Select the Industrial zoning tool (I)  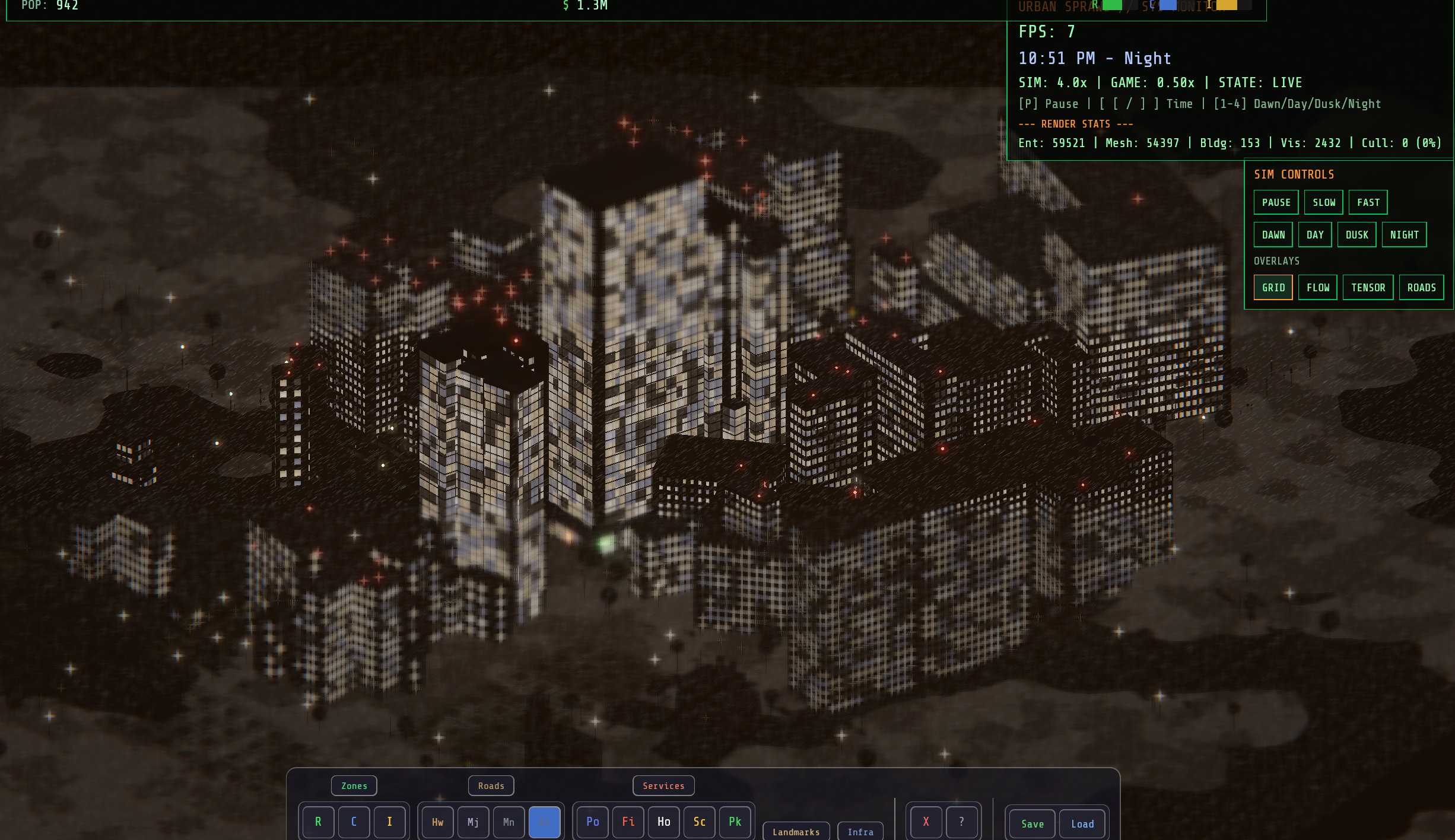(x=389, y=822)
